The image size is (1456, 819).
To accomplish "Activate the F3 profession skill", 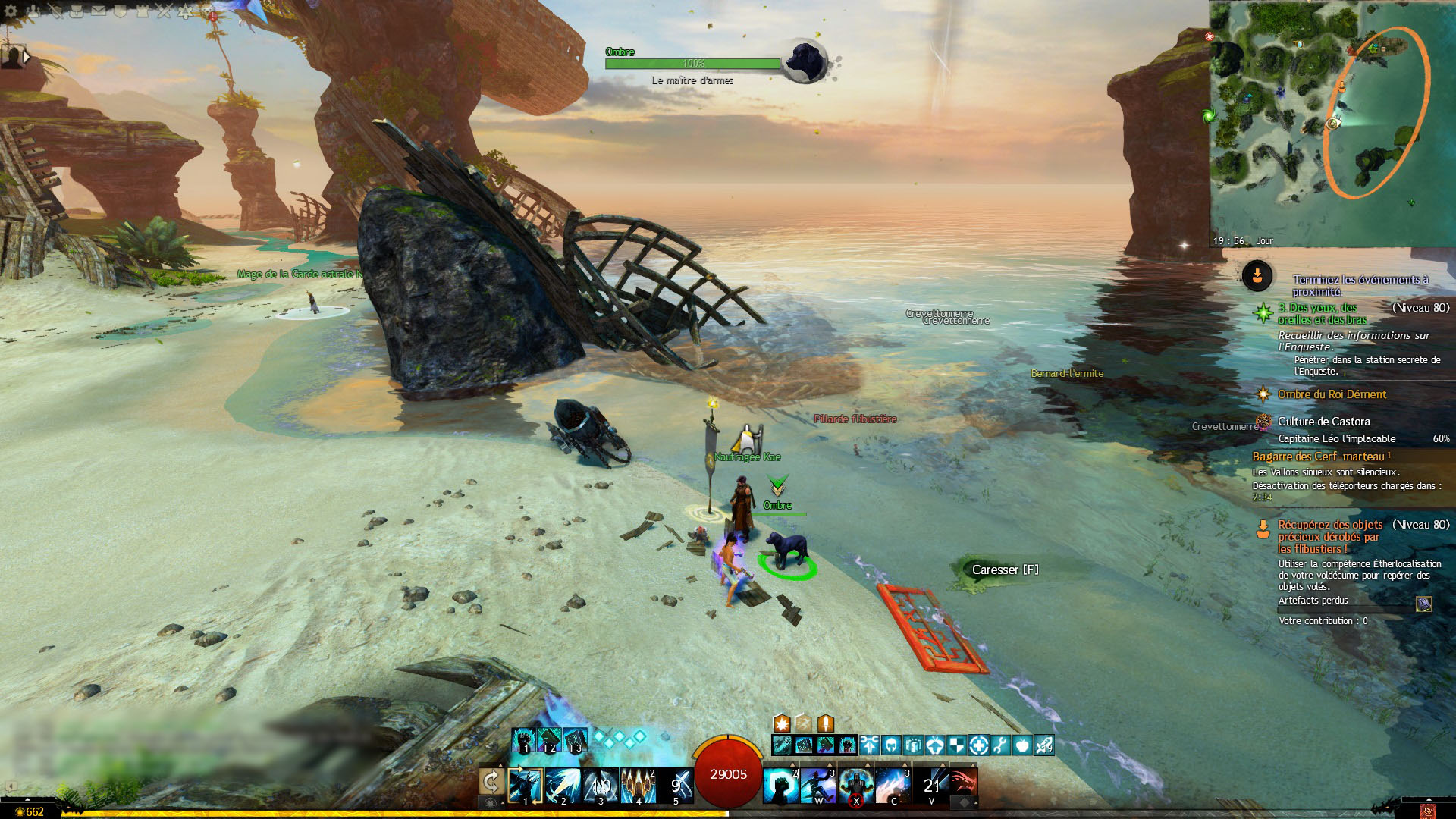I will point(575,739).
